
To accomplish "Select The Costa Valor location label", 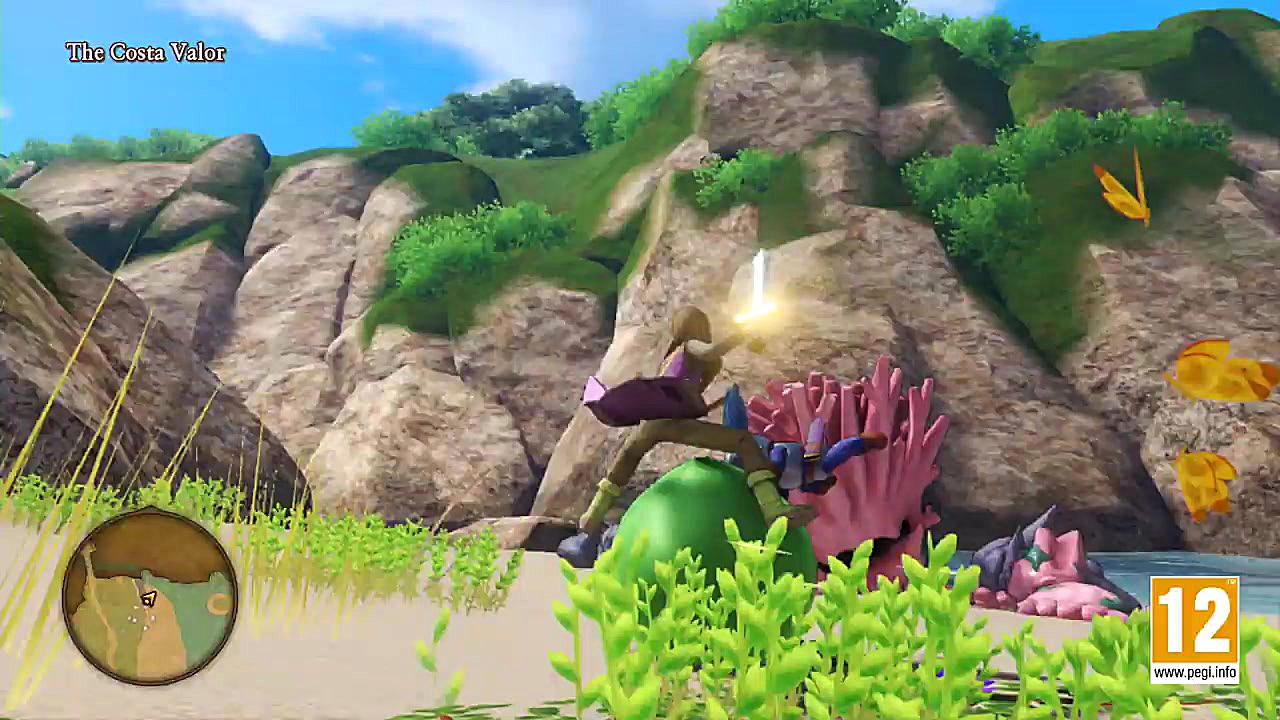I will point(145,50).
